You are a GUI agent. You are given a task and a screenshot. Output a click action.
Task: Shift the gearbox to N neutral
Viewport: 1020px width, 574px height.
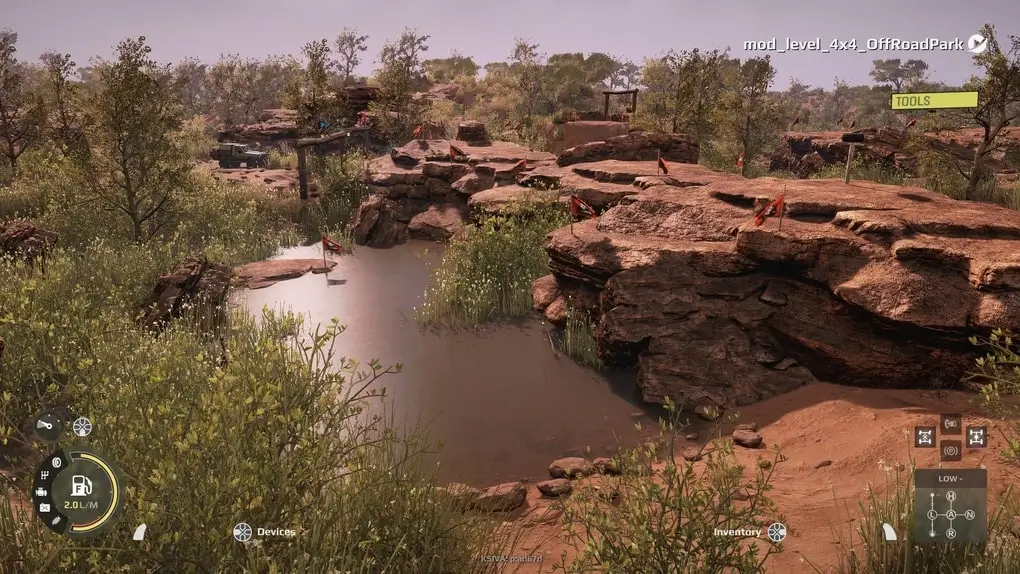click(x=969, y=515)
